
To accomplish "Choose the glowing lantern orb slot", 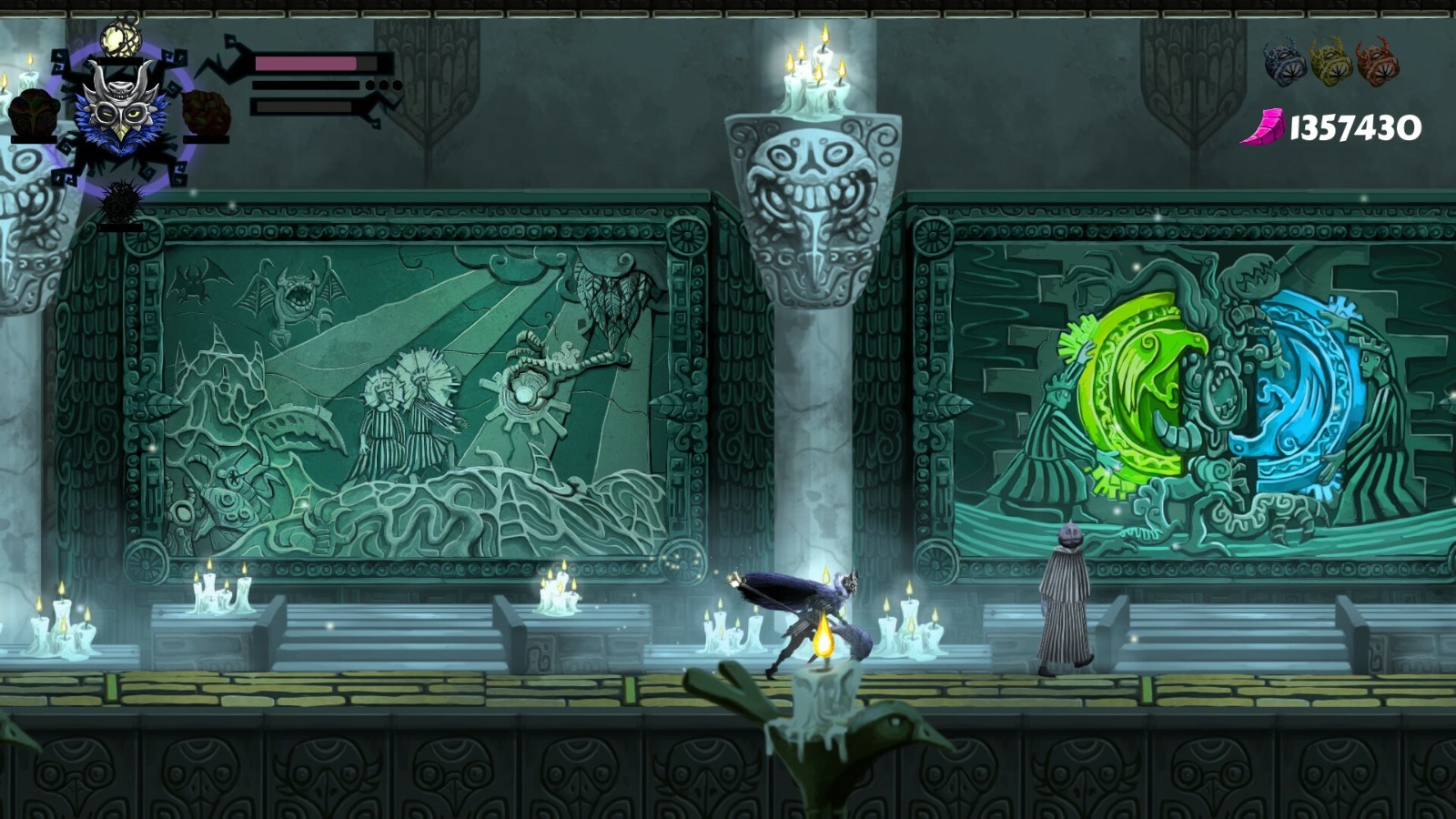I will point(117,37).
